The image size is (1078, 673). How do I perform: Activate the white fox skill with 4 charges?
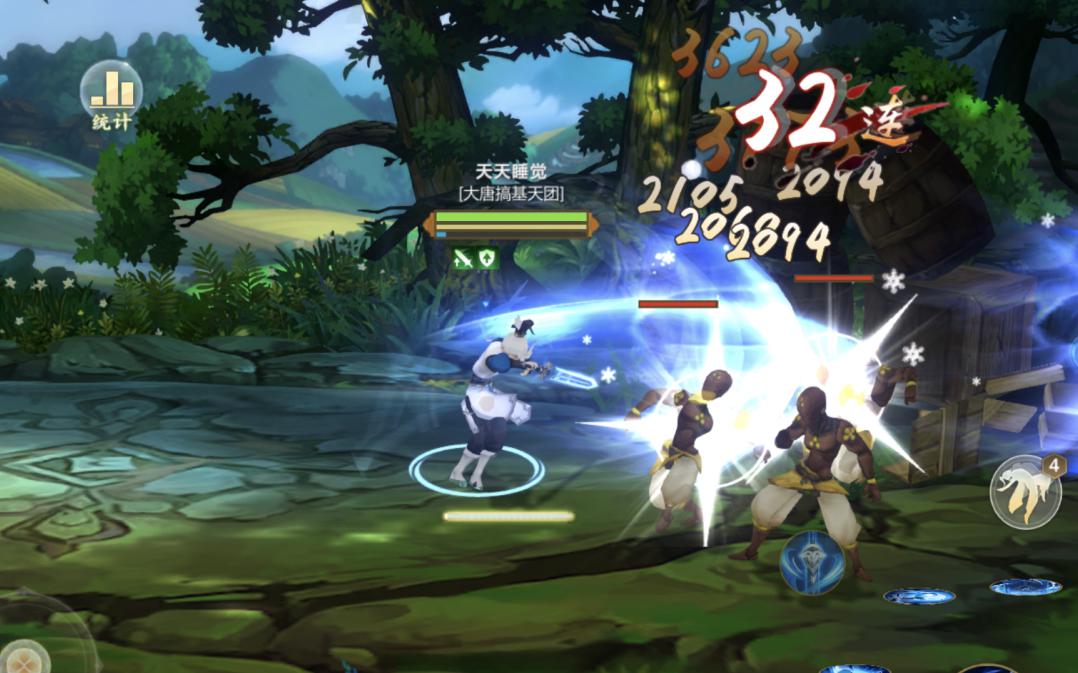pyautogui.click(x=1024, y=492)
